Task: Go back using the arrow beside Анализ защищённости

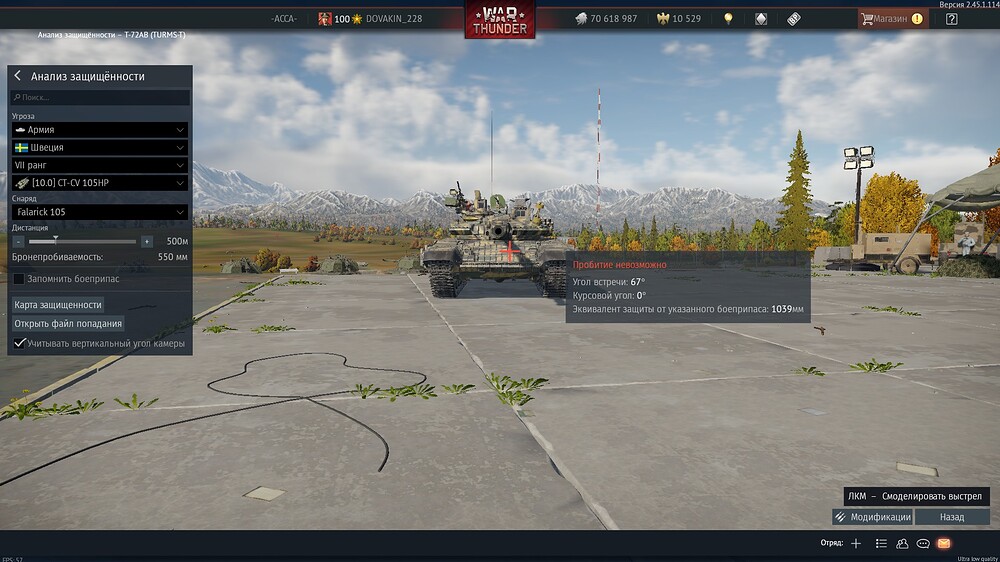Action: tap(18, 76)
